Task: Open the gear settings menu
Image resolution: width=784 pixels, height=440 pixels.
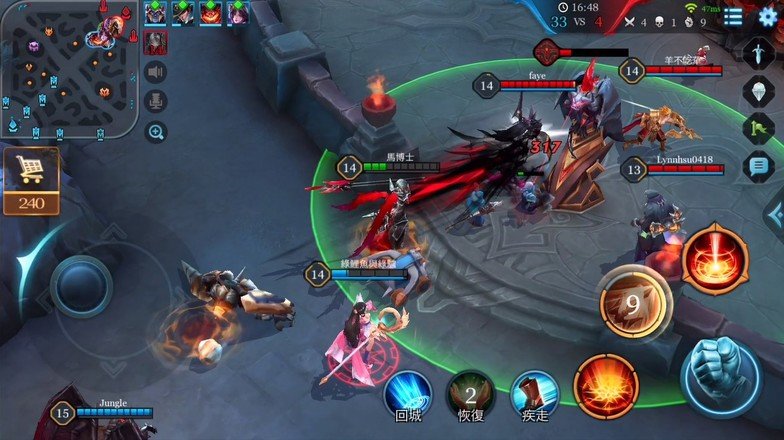Action: [767, 17]
